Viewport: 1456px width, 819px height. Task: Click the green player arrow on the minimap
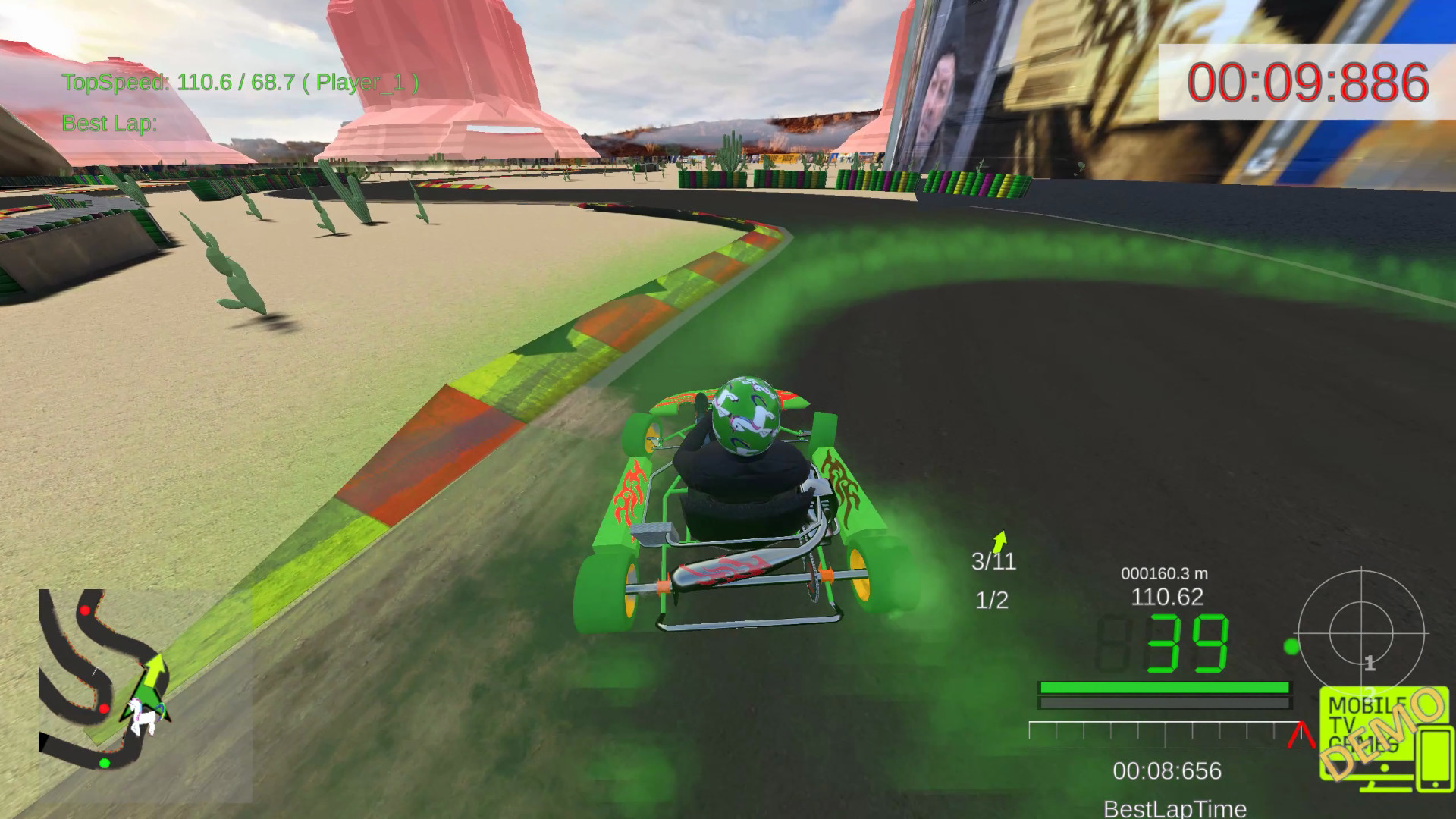point(154,670)
